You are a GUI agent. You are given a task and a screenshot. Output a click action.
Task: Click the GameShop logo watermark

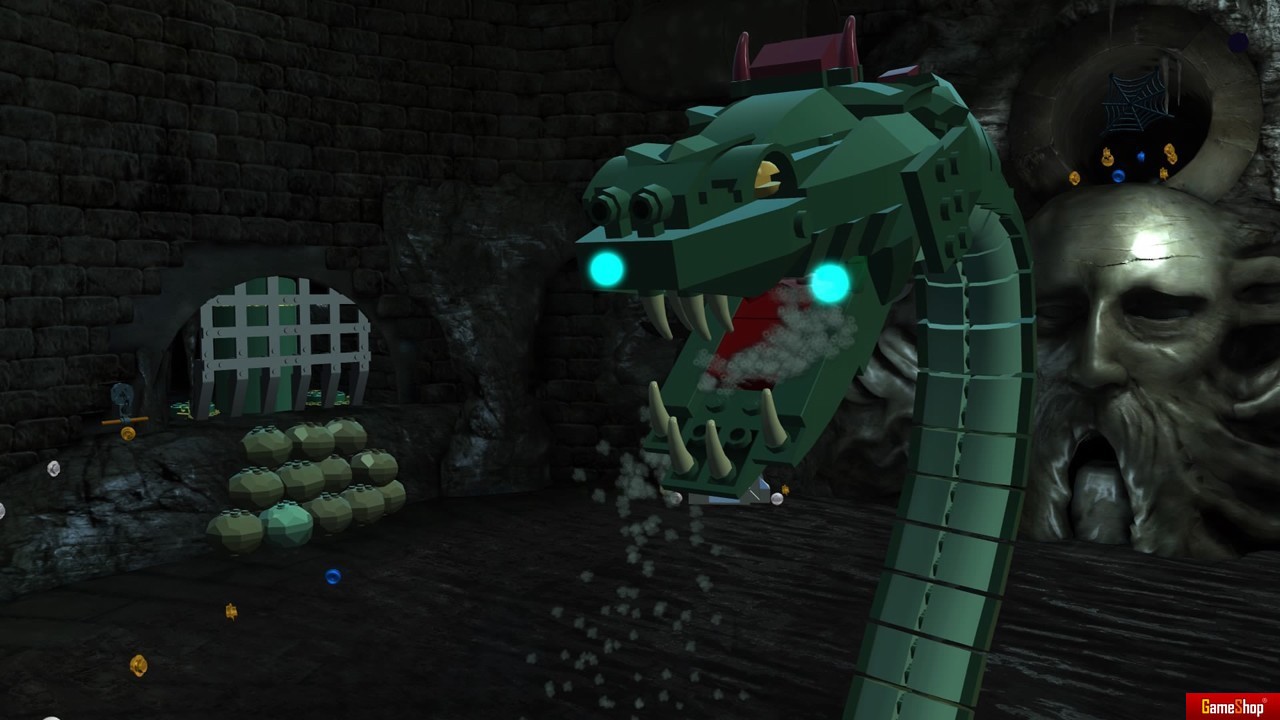(1231, 706)
